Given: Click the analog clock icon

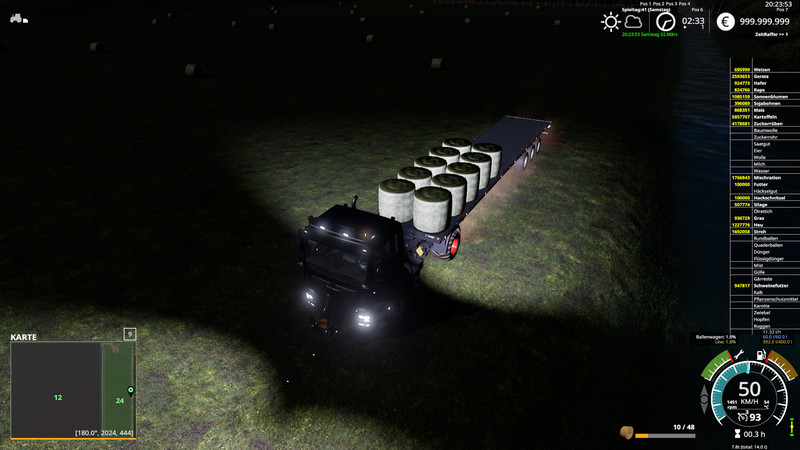Looking at the screenshot, I should (x=665, y=21).
